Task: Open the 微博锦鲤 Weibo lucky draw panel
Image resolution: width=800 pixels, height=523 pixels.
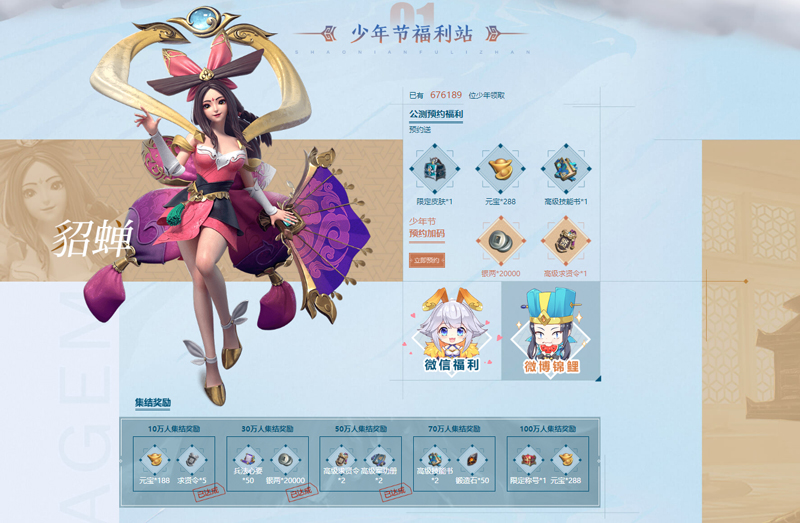Action: [x=551, y=330]
